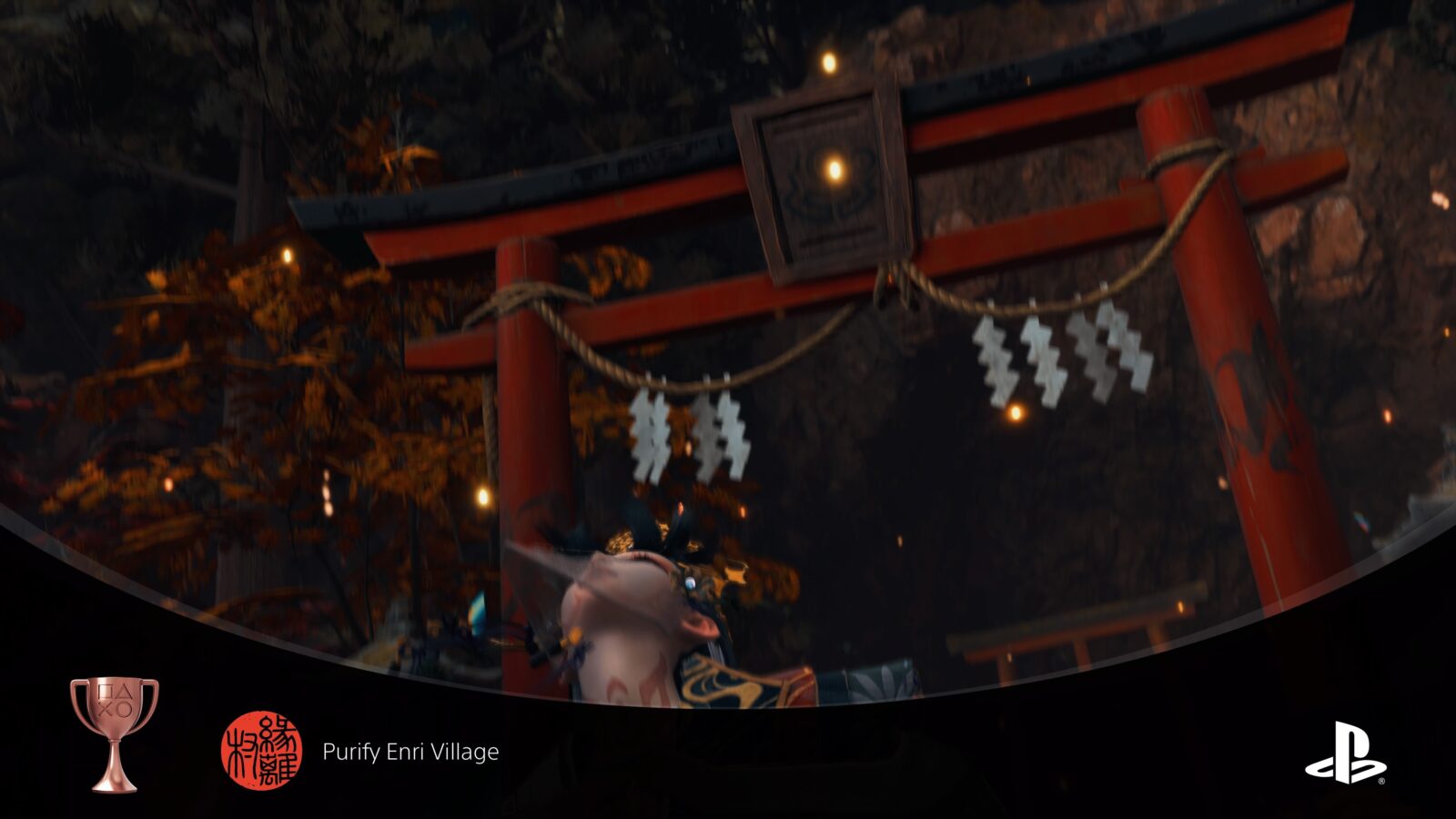Open the Purify Enri Village trophy details
The width and height of the screenshot is (1456, 819).
[411, 751]
